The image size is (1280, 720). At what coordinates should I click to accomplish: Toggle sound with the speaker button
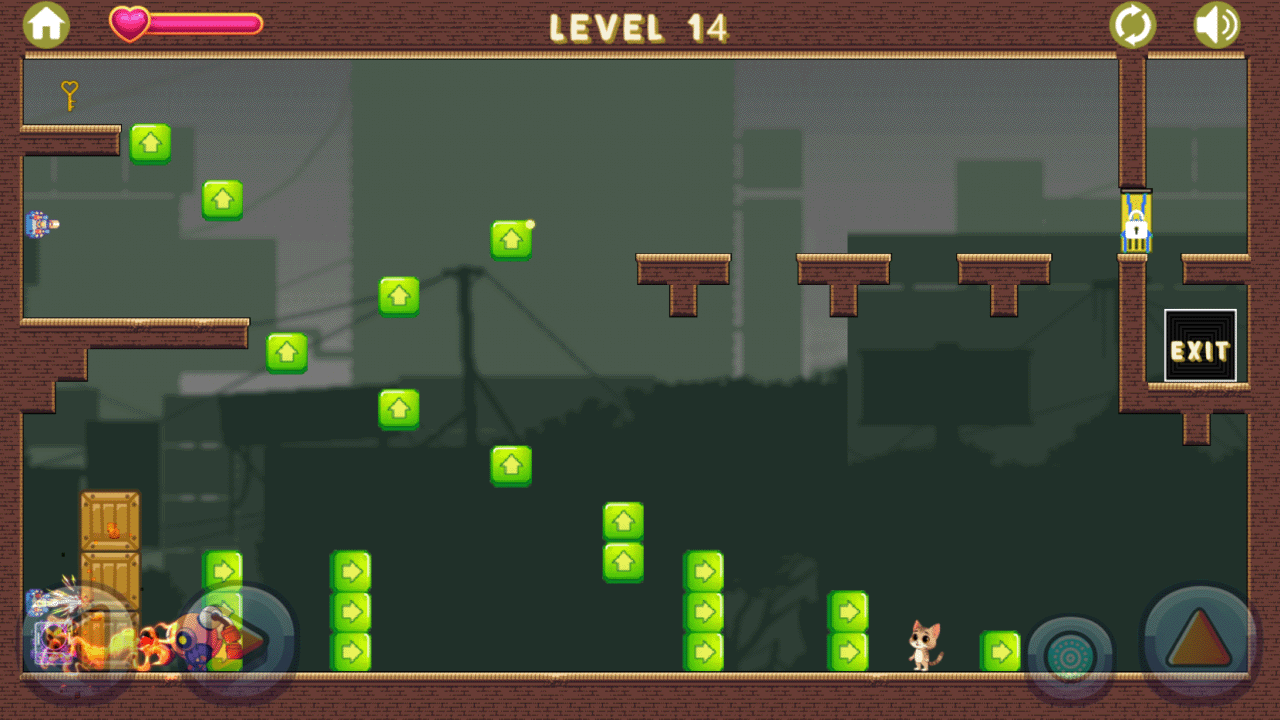tap(1216, 25)
